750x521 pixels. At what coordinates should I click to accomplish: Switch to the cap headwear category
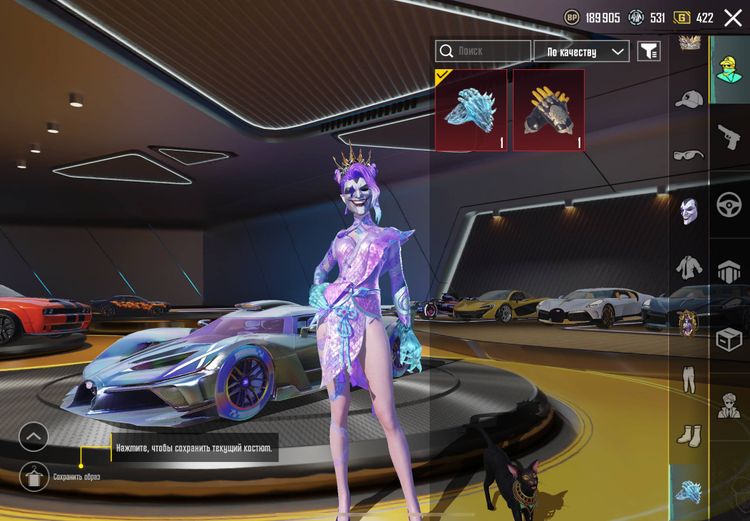click(x=689, y=99)
